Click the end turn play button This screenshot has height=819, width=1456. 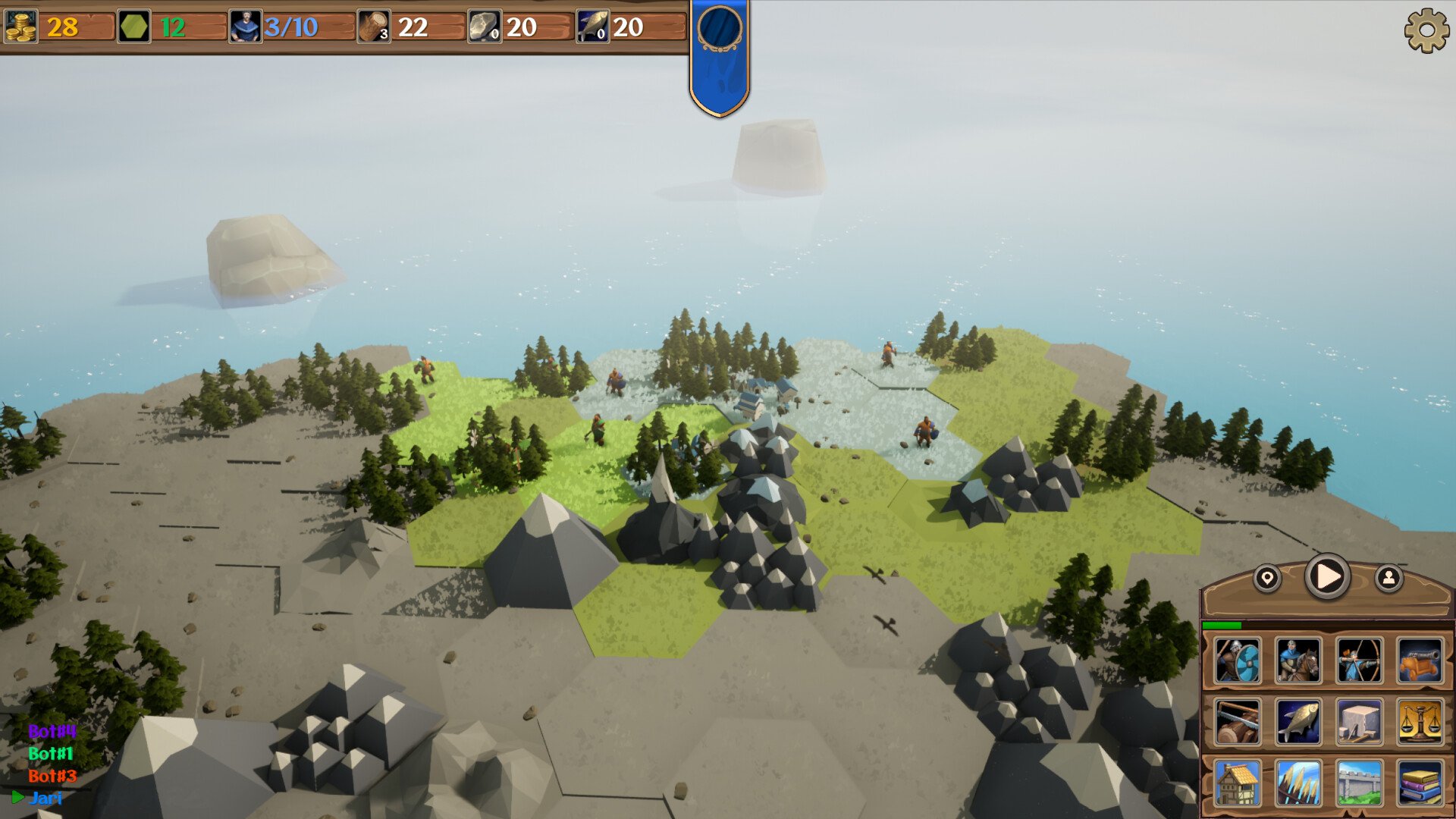click(x=1327, y=577)
